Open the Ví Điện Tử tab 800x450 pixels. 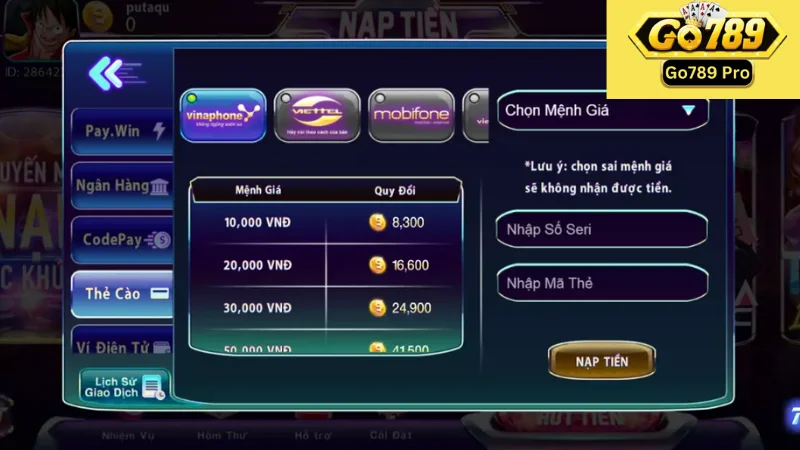122,347
